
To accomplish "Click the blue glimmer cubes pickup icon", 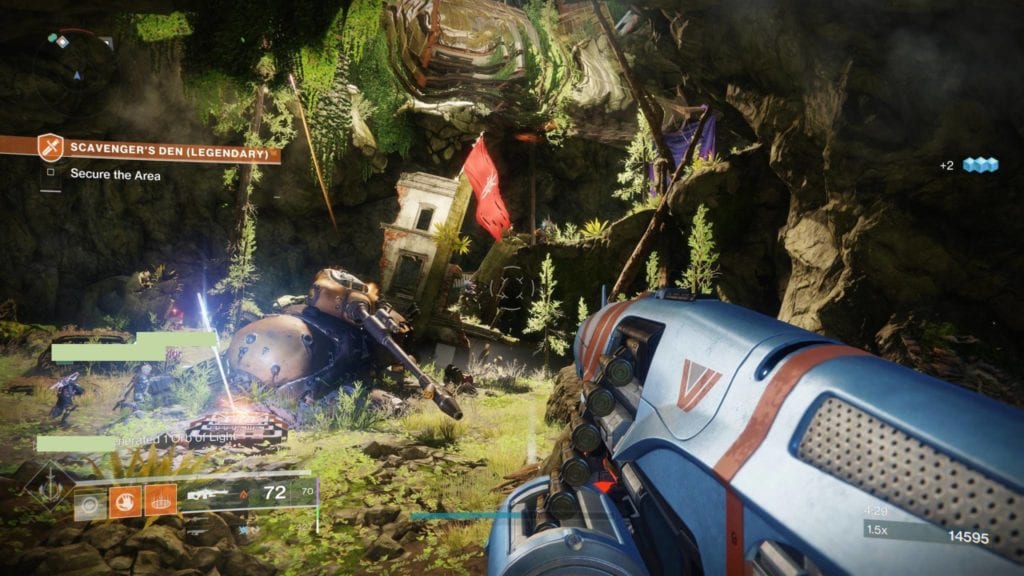I will (981, 165).
